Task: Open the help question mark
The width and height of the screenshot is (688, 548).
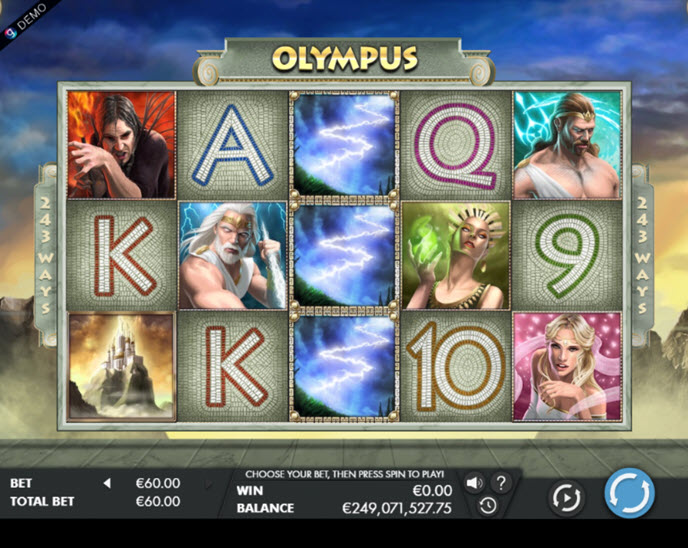Action: (x=500, y=483)
